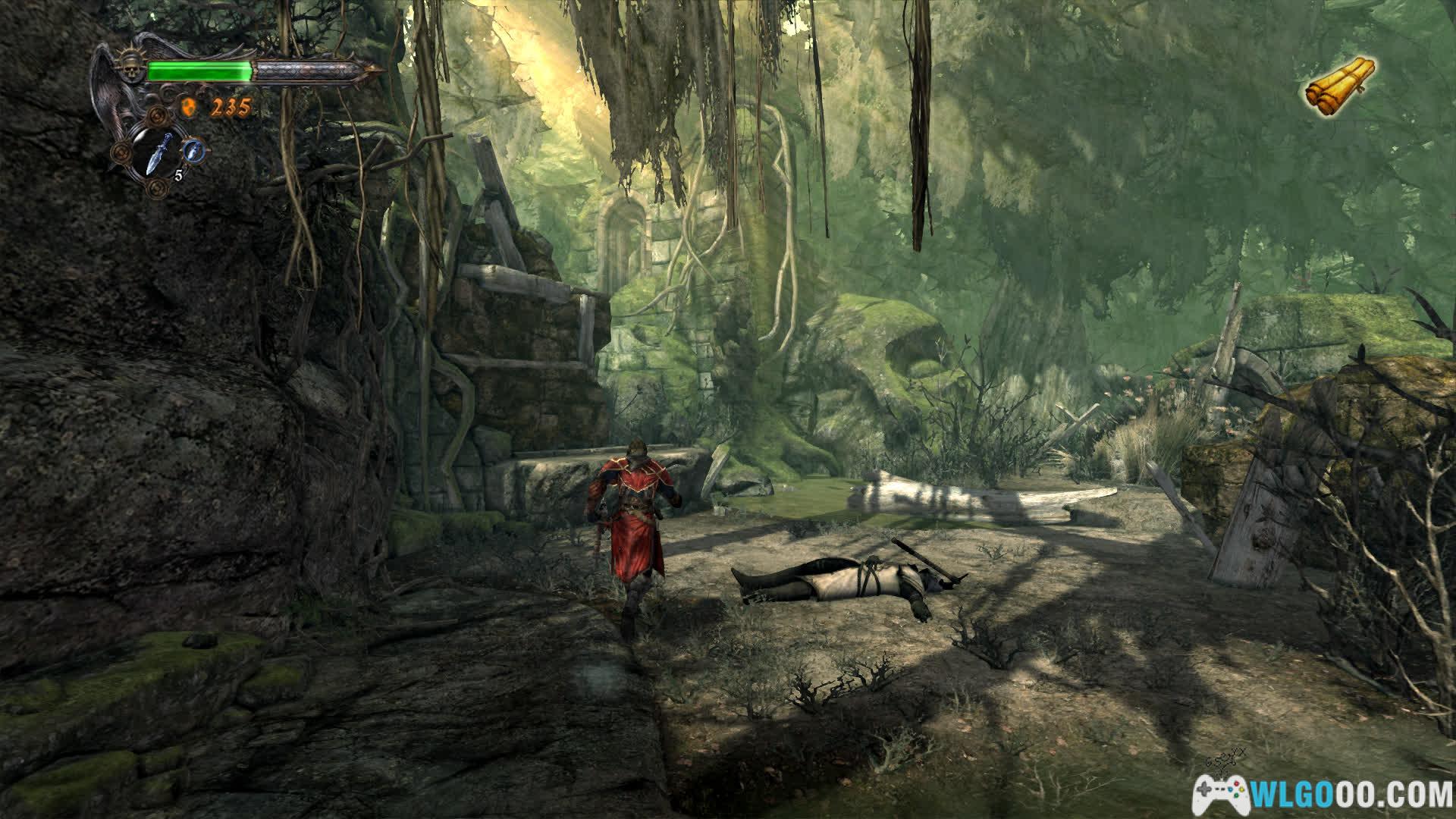Select the silver dagger sub-weapon slot
Viewport: 1456px width, 819px height.
[158, 154]
